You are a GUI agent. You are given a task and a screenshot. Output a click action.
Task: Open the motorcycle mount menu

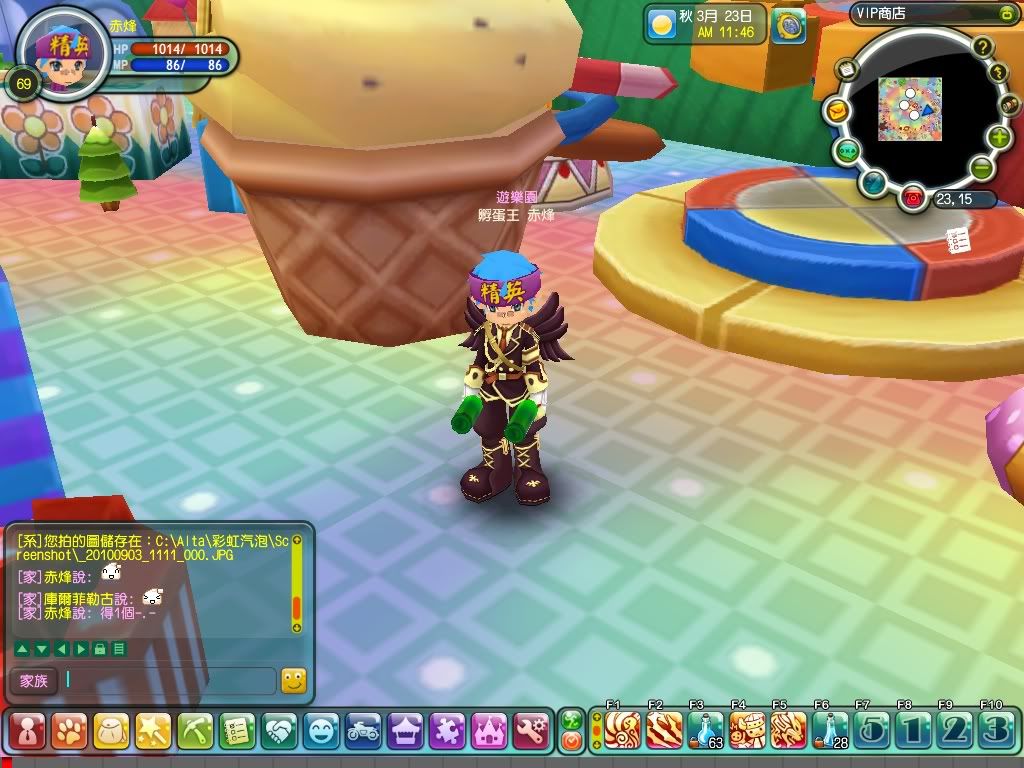point(363,731)
